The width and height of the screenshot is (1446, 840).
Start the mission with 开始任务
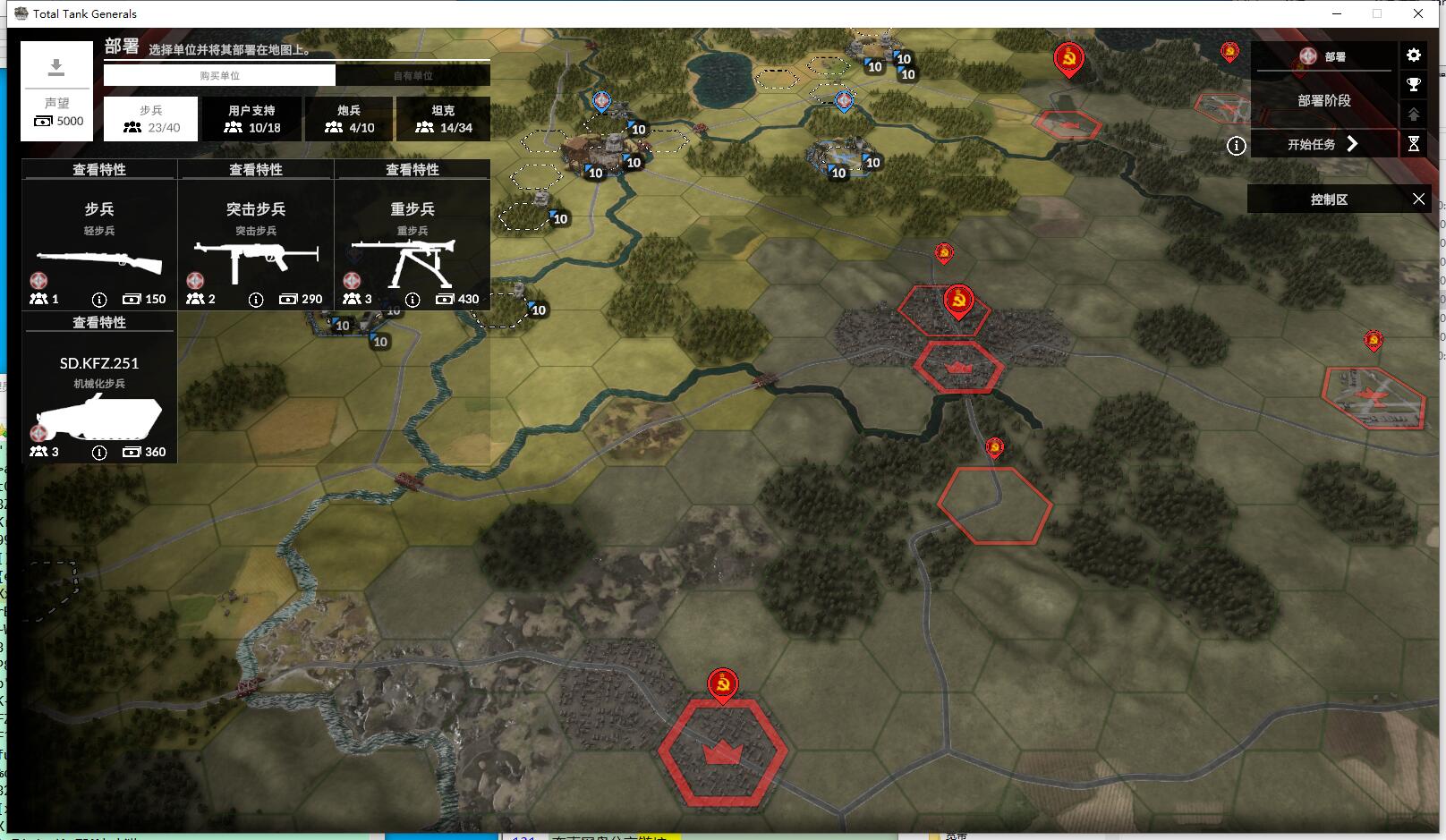1323,144
